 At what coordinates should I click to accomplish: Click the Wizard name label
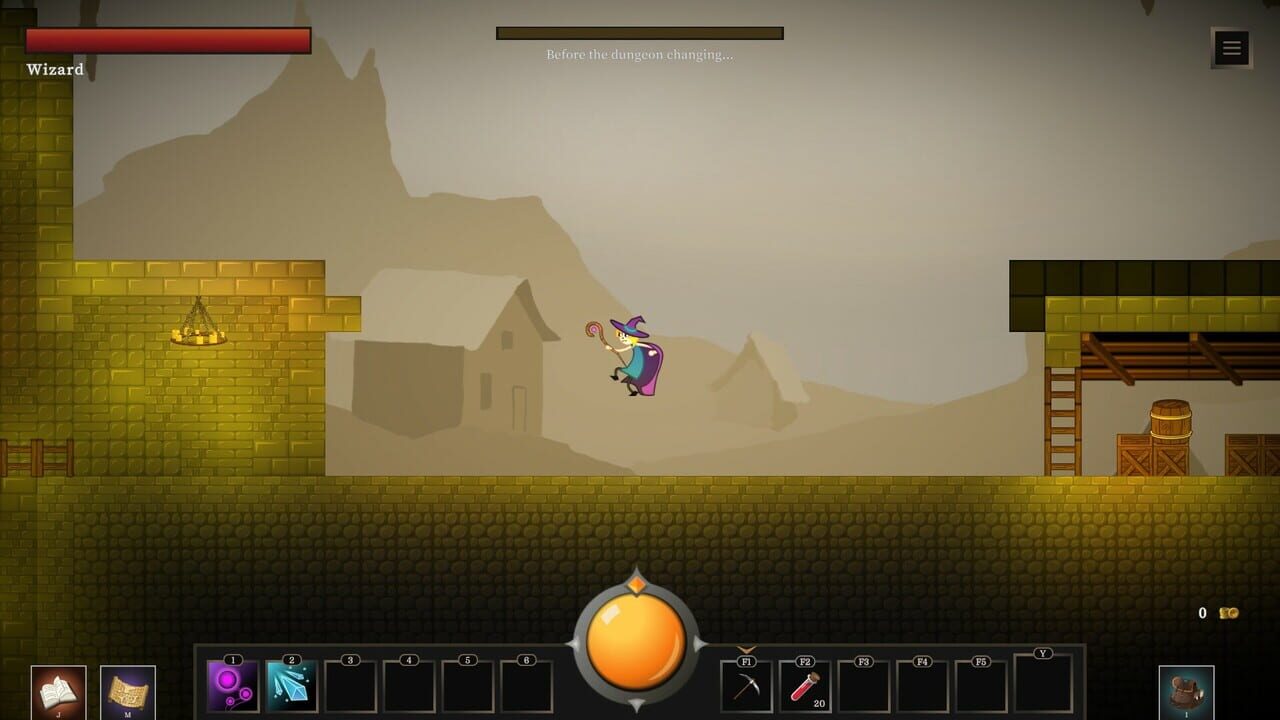pyautogui.click(x=54, y=70)
